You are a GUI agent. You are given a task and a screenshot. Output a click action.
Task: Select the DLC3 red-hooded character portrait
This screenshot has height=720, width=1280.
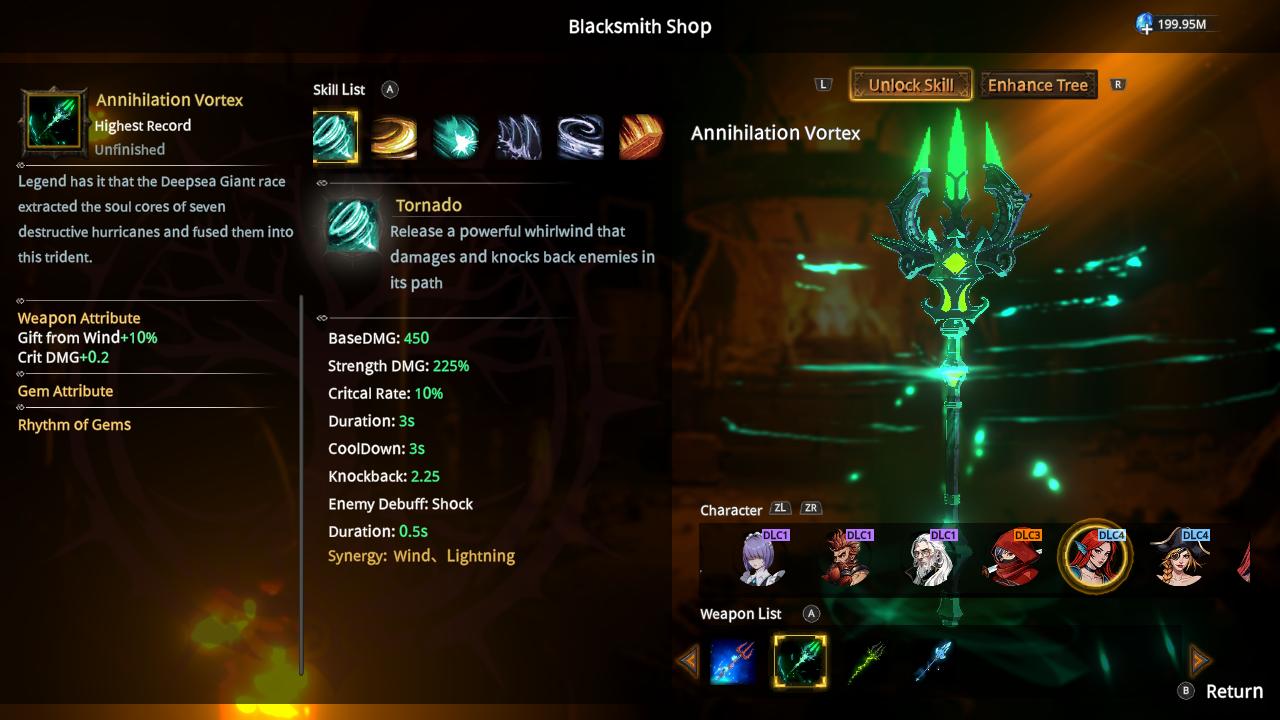pyautogui.click(x=1010, y=562)
